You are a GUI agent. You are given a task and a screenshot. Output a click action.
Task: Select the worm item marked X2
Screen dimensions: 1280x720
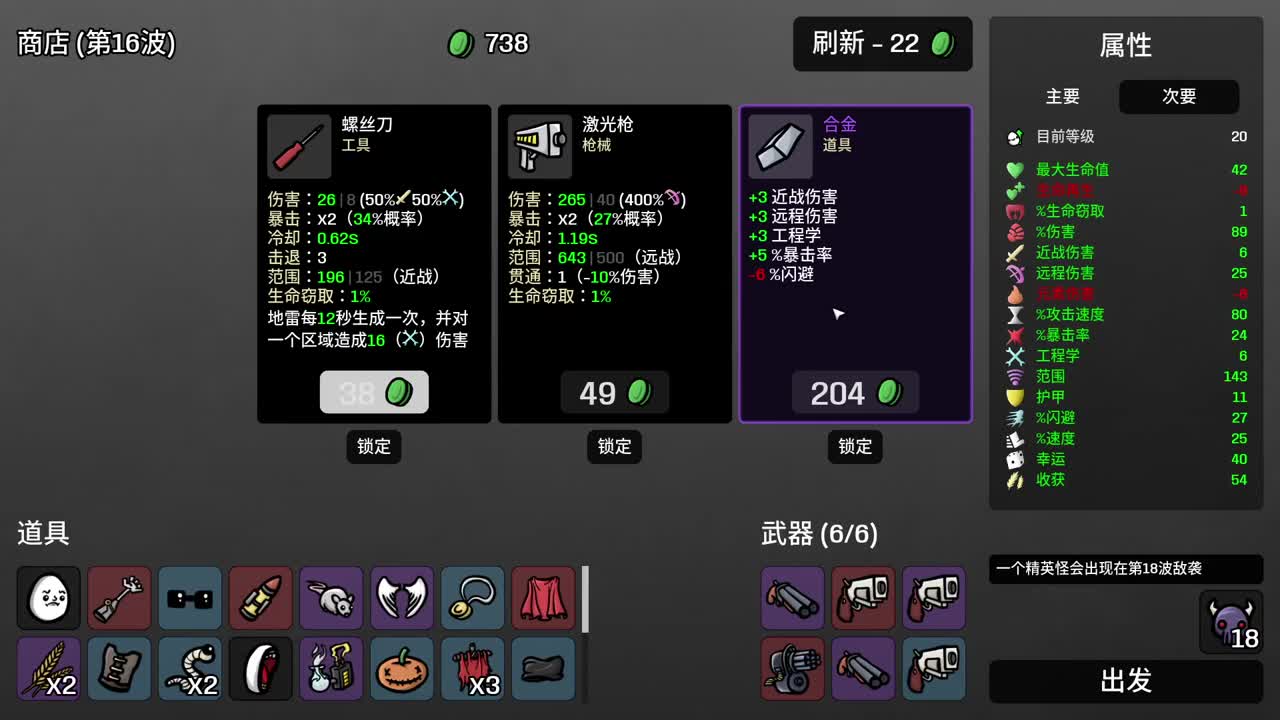[x=189, y=669]
